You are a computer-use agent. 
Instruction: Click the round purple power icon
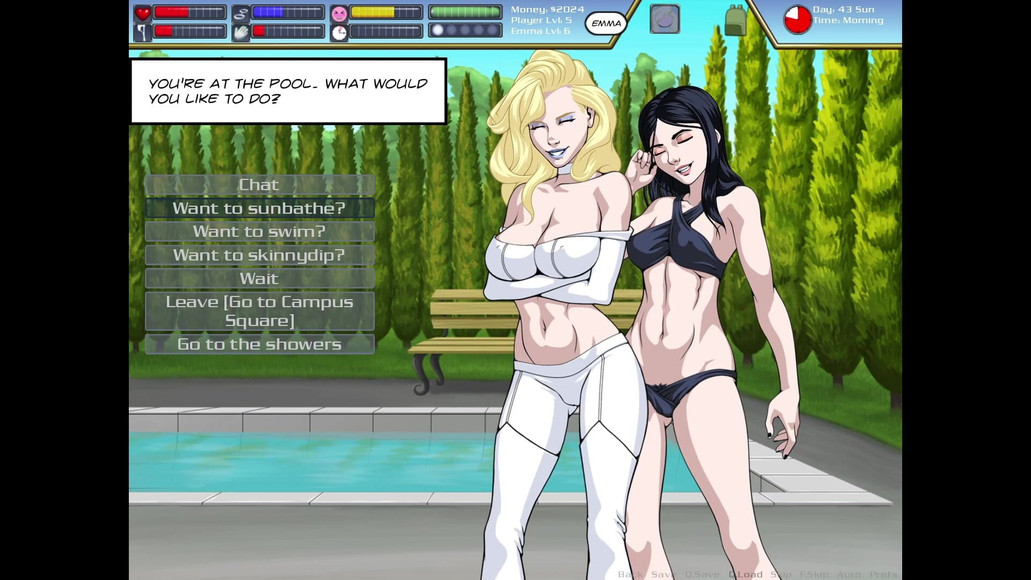[665, 19]
